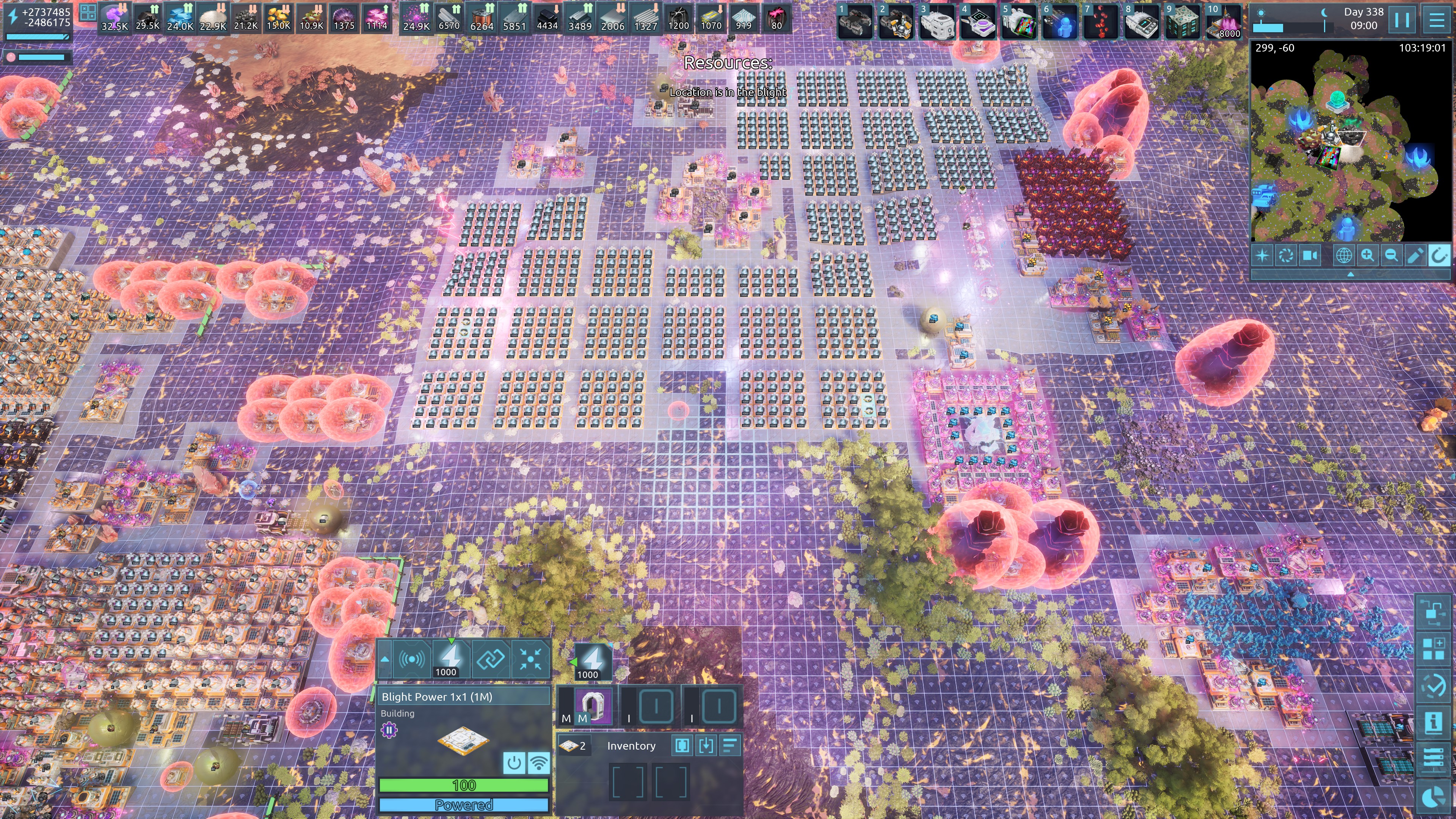Open the main hamburger menu
Screen dimensions: 1456x819
point(1437,20)
